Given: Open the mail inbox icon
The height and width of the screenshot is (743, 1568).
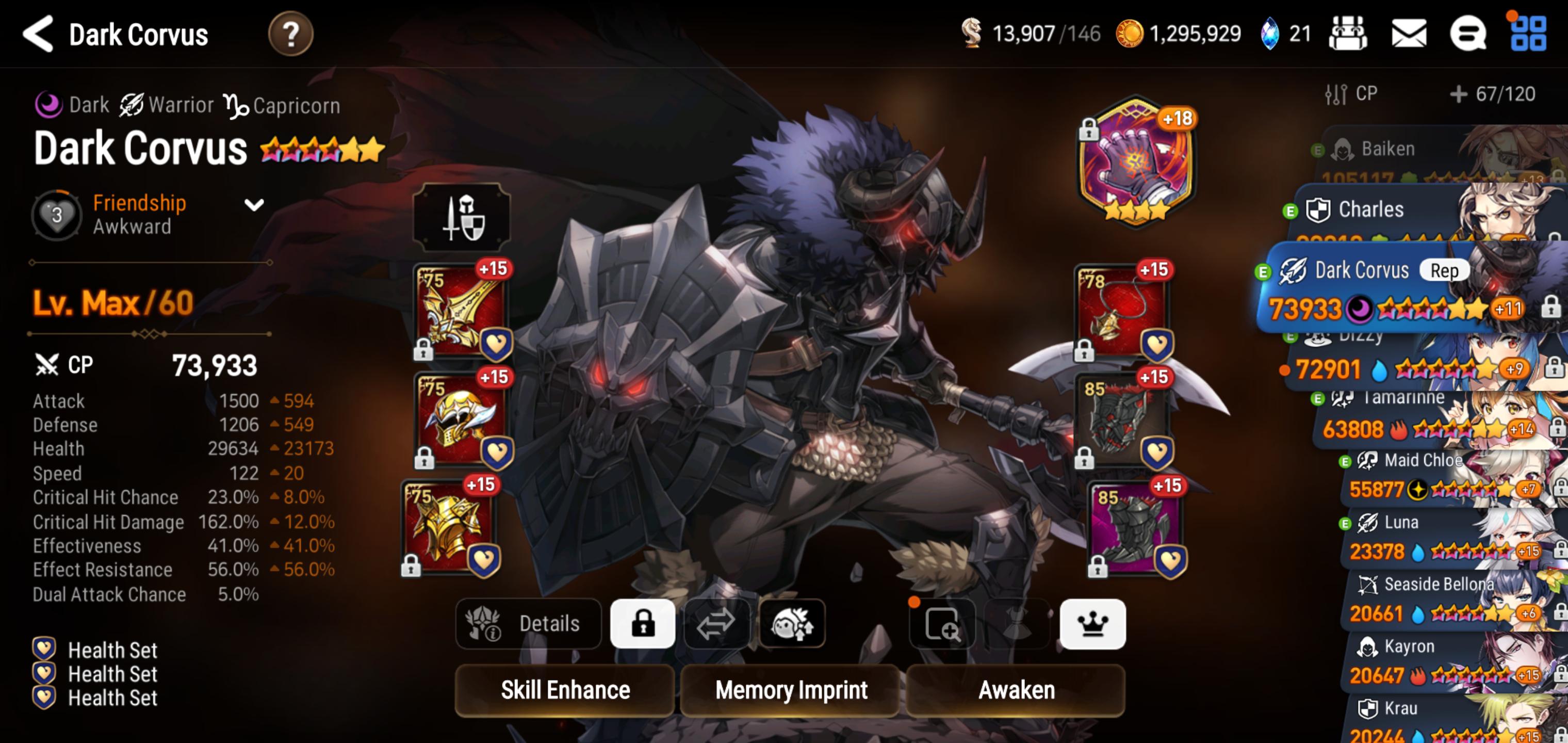Looking at the screenshot, I should pos(1411,34).
